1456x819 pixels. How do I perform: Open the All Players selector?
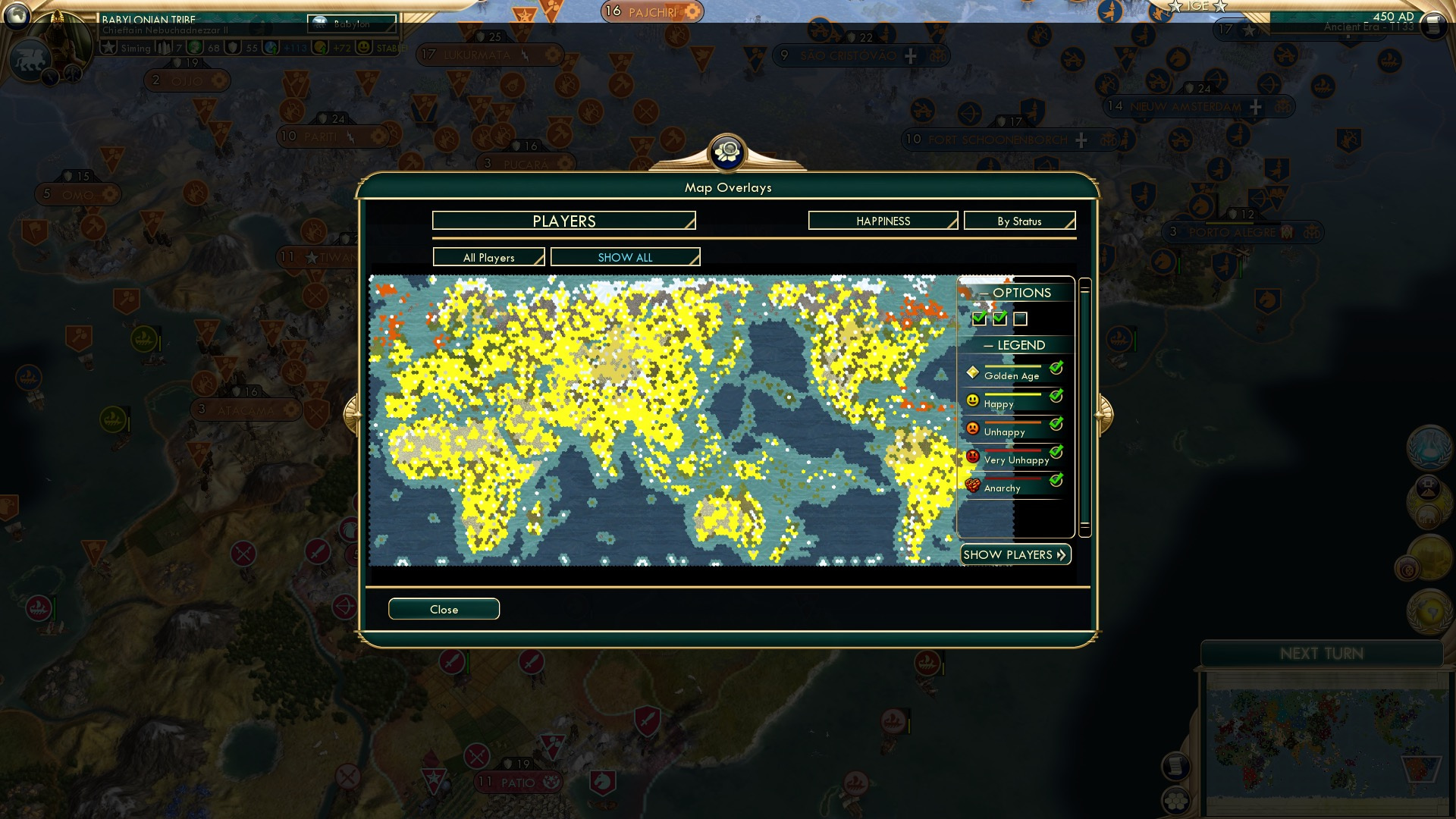click(488, 257)
